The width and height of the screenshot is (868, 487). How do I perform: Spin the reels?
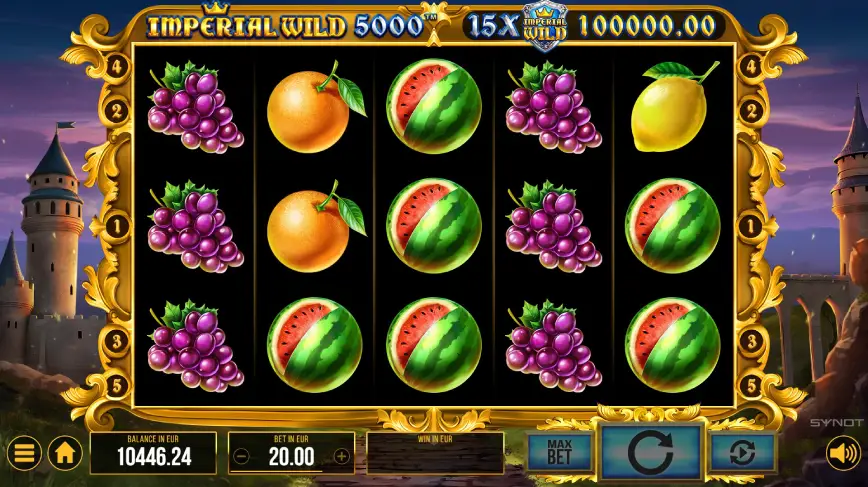(x=651, y=452)
